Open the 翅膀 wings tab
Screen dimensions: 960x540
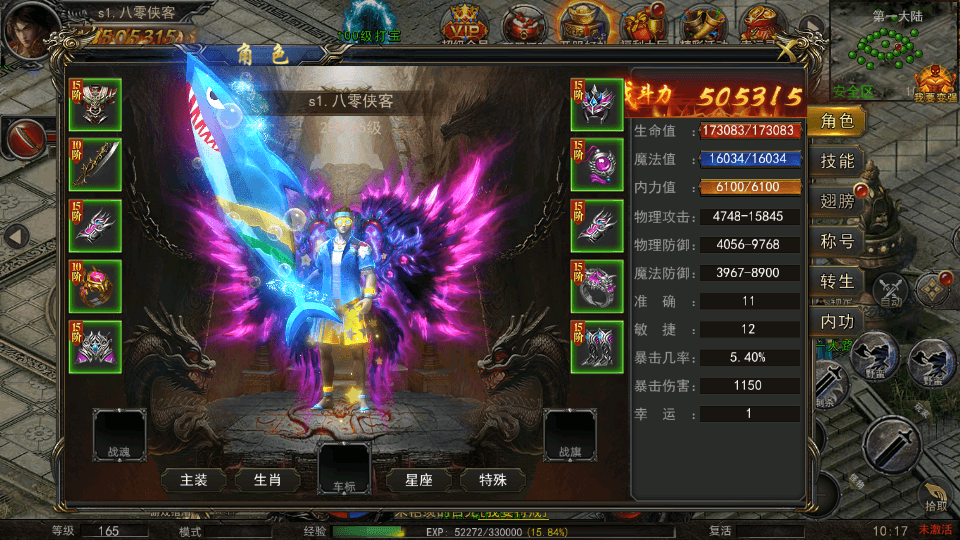click(x=836, y=201)
